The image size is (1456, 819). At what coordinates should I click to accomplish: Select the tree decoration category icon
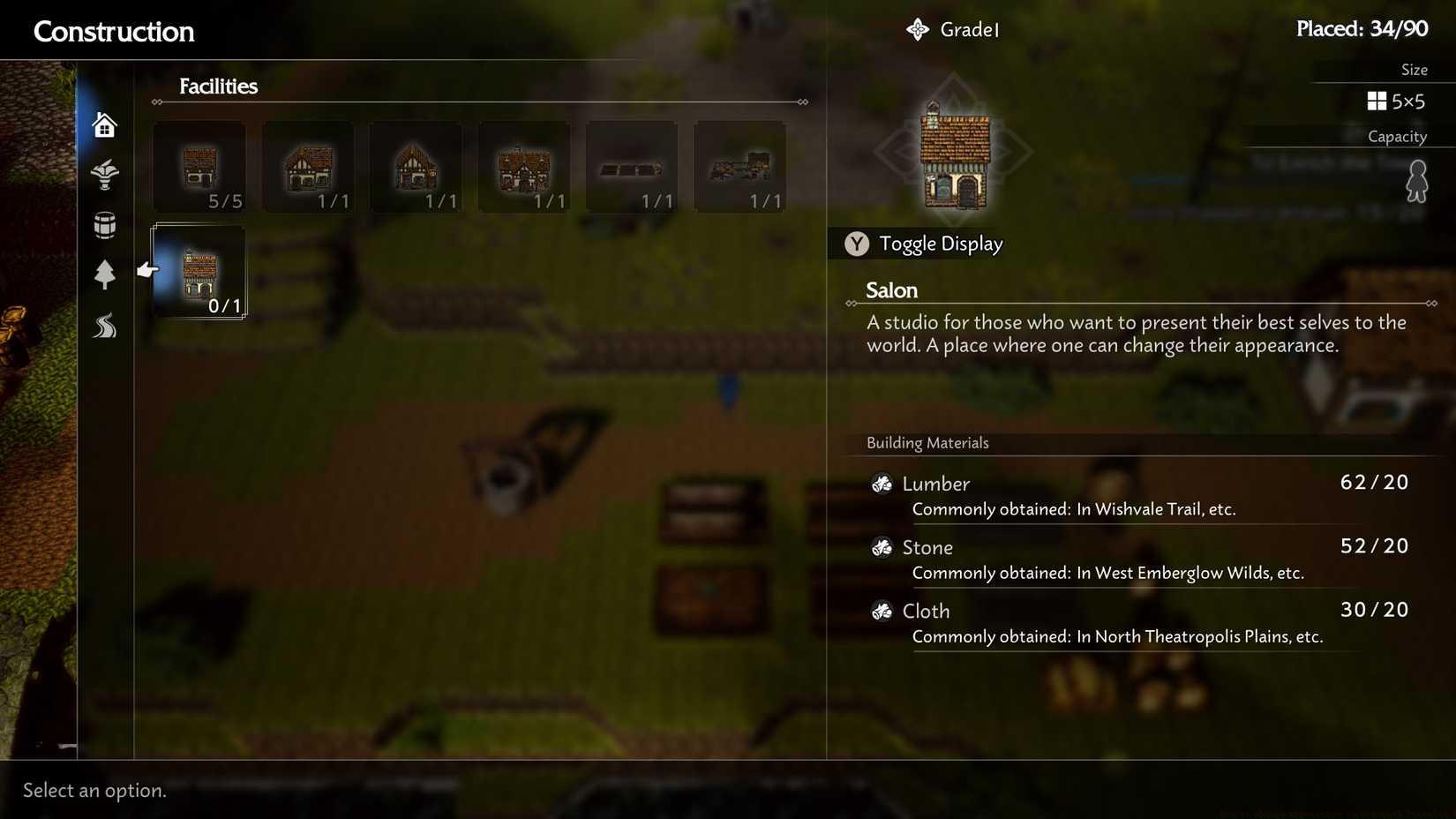[x=104, y=275]
